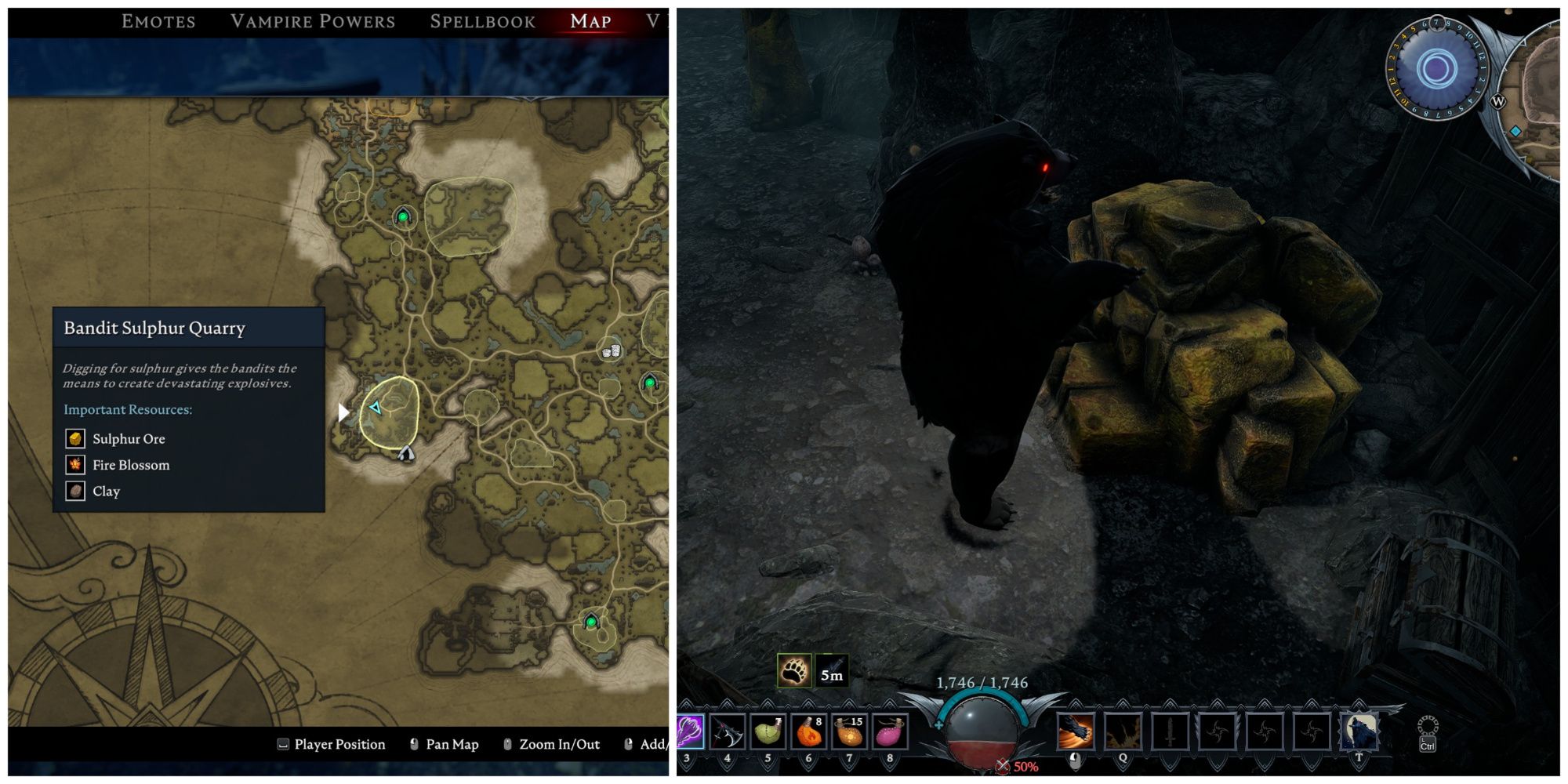Screen dimensions: 1568x784
Task: Open the Emotes menu
Action: point(158,21)
